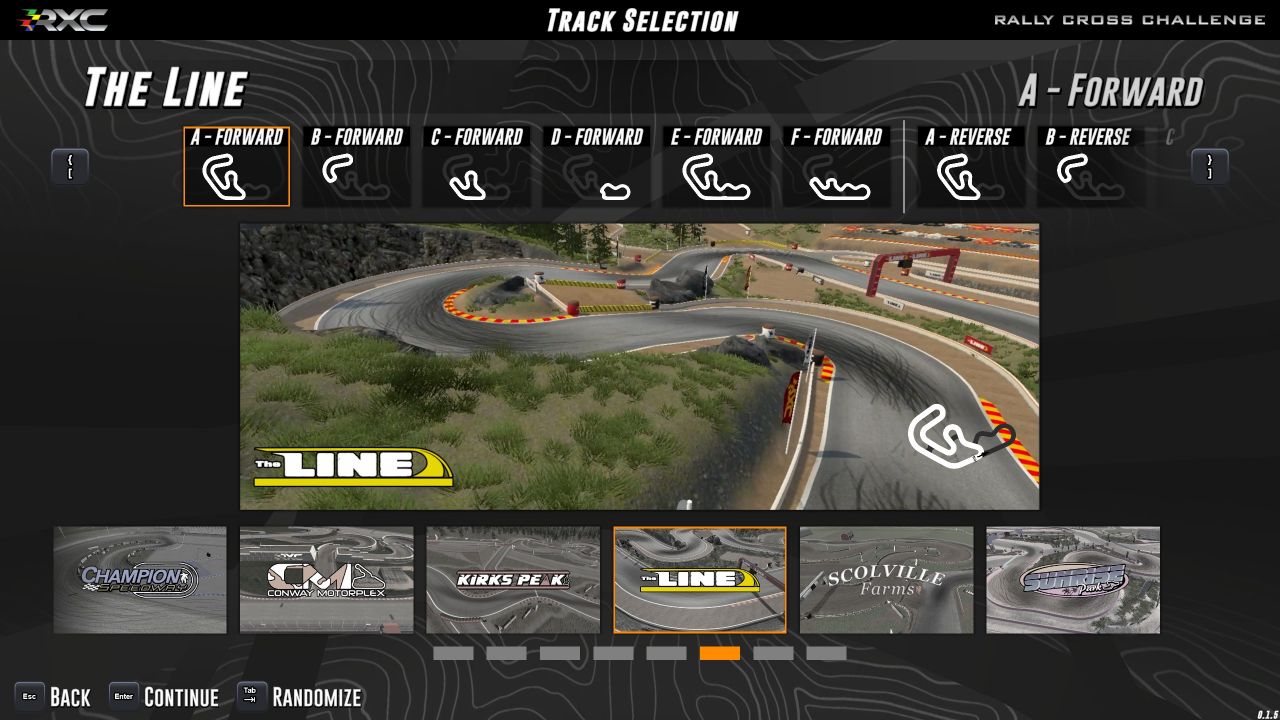Select the Champion Speedway track
Image resolution: width=1280 pixels, height=720 pixels.
[x=140, y=580]
